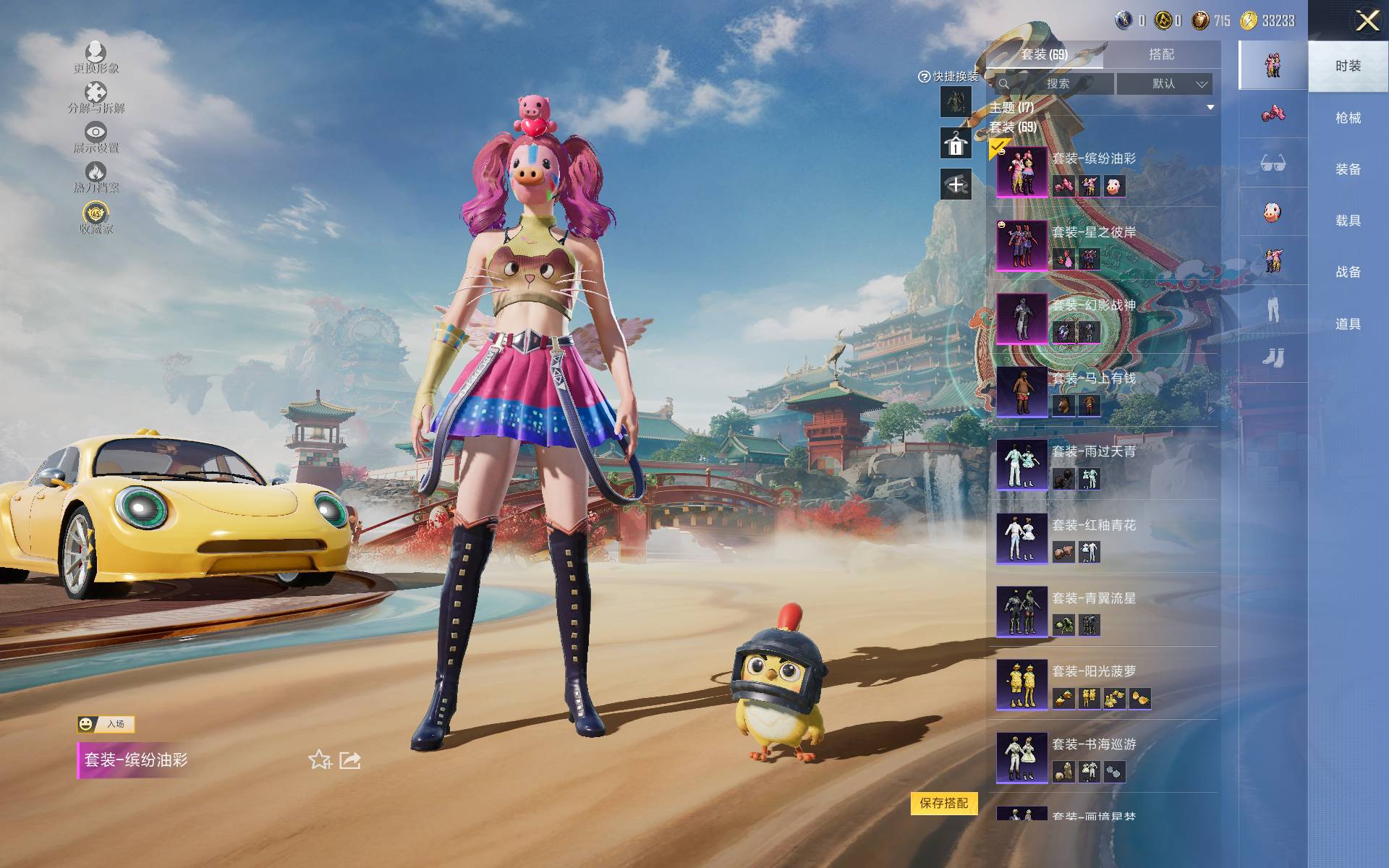Open the 枪械 category
Image resolution: width=1389 pixels, height=868 pixels.
pos(1348,118)
